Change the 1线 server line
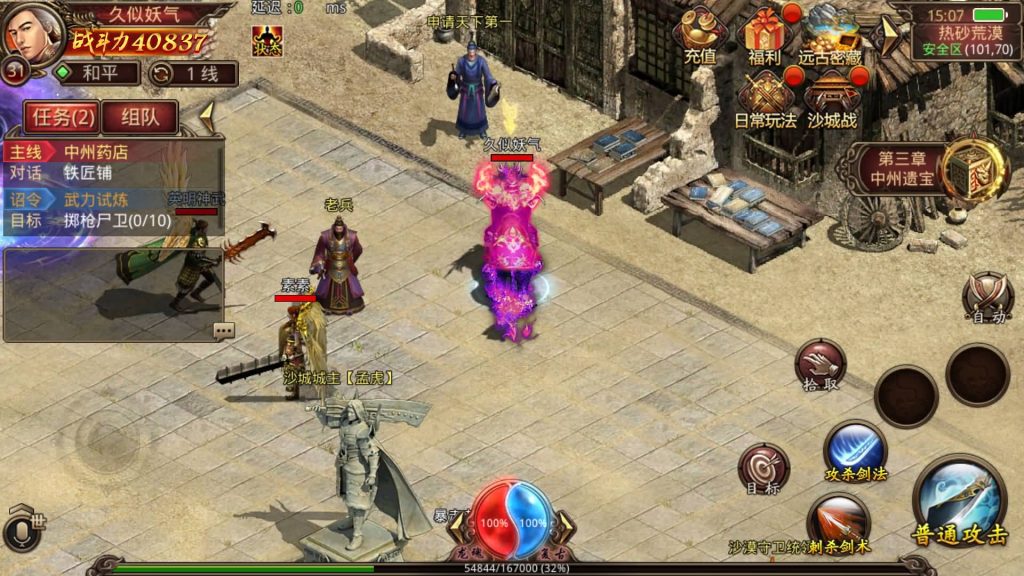This screenshot has width=1024, height=576. (193, 73)
